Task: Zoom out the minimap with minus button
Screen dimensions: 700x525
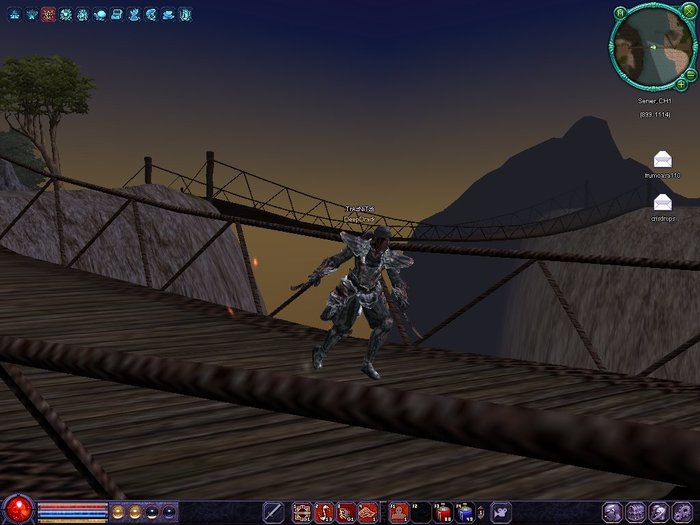Action: point(690,73)
